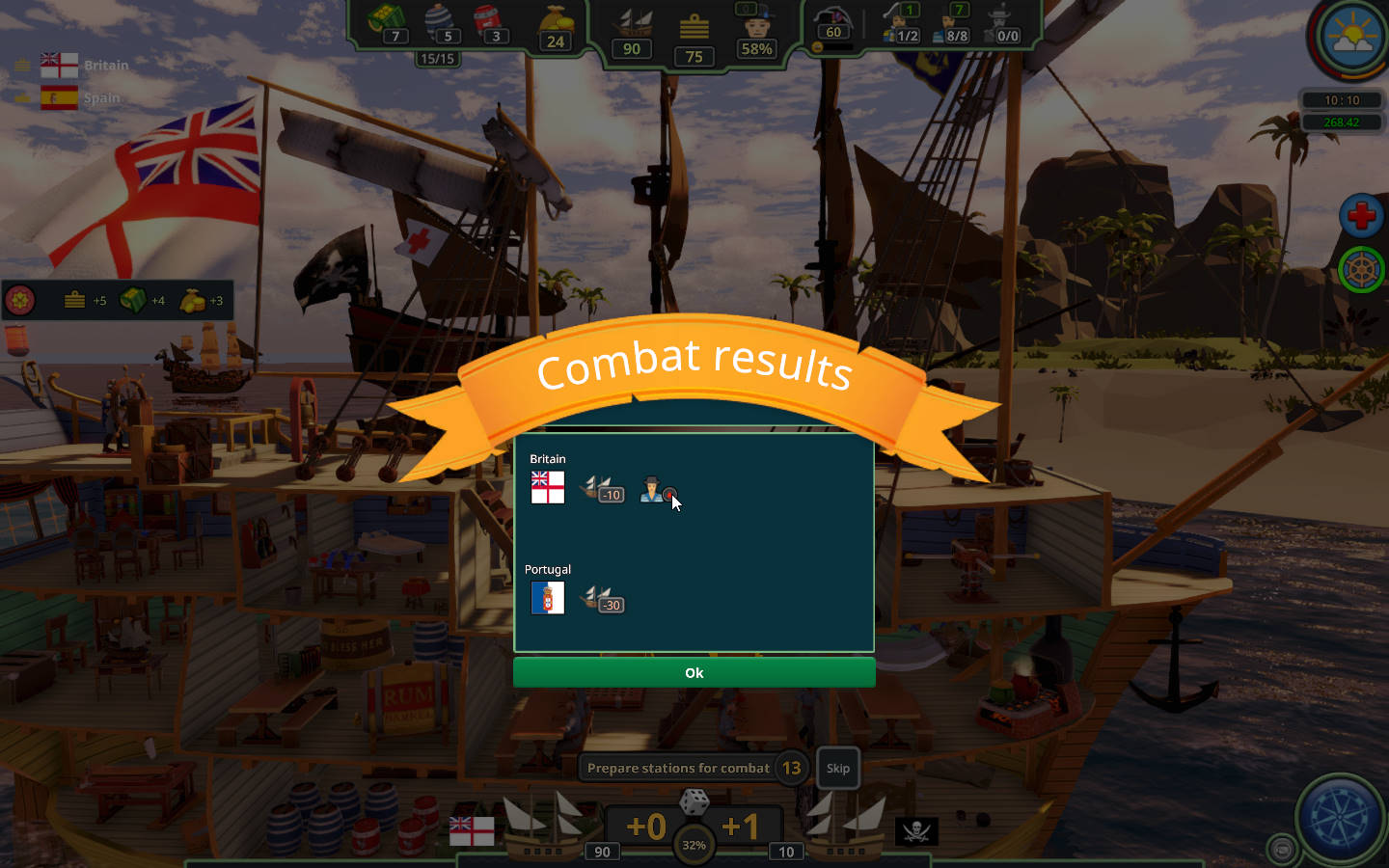Select the officer icon in Britain's results

pos(653,489)
